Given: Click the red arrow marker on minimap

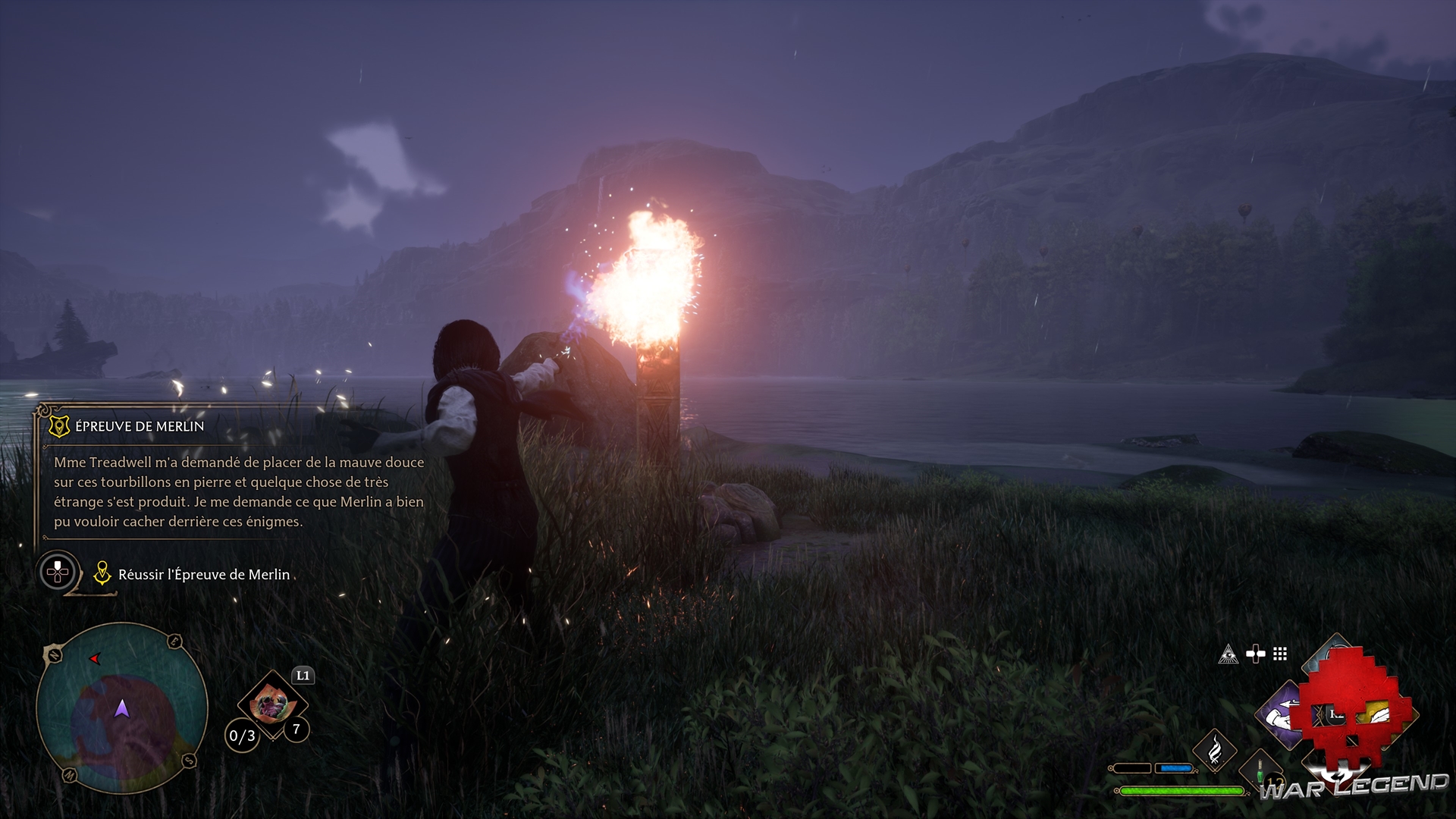Looking at the screenshot, I should tap(95, 658).
